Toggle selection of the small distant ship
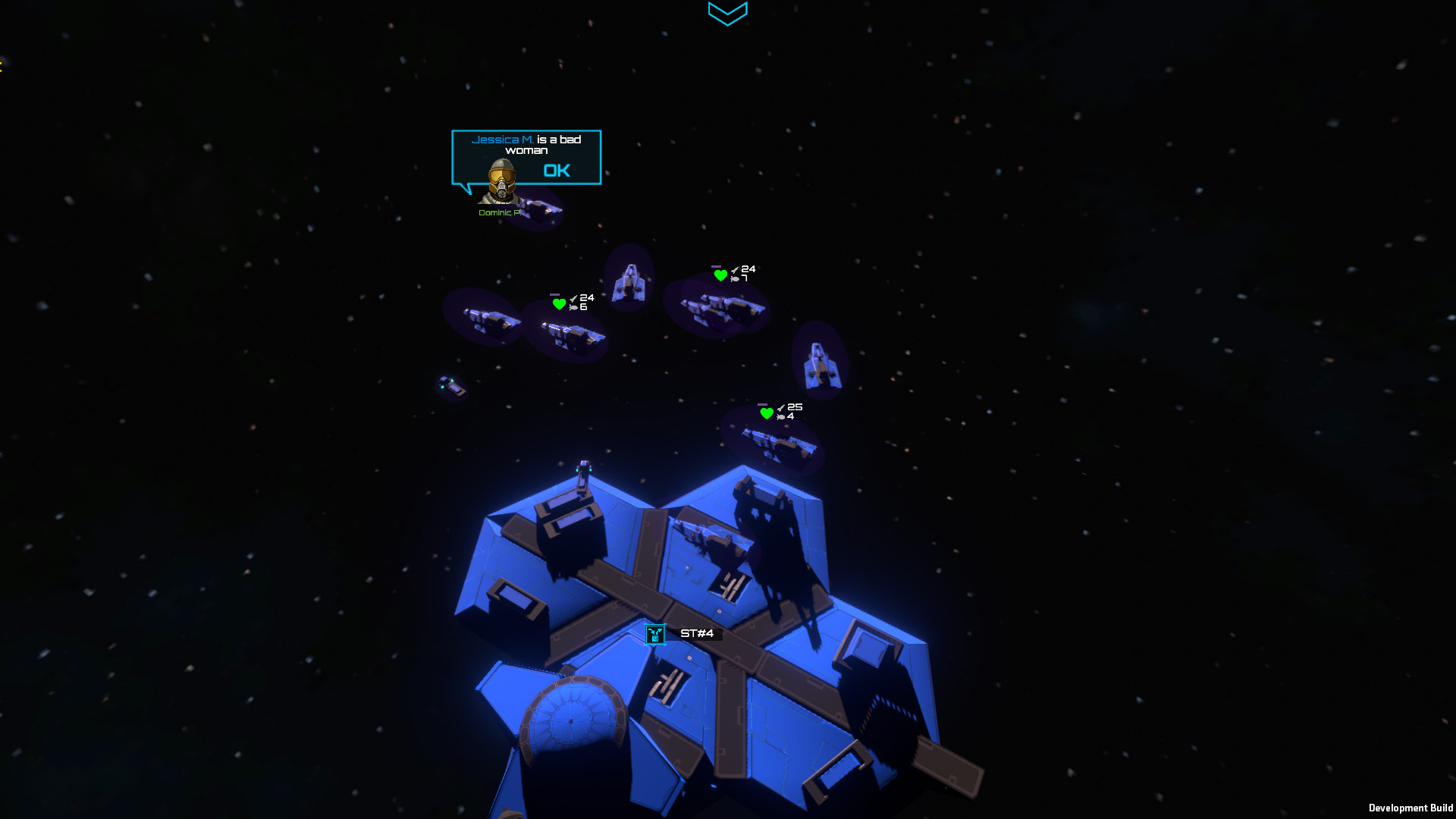 point(451,384)
